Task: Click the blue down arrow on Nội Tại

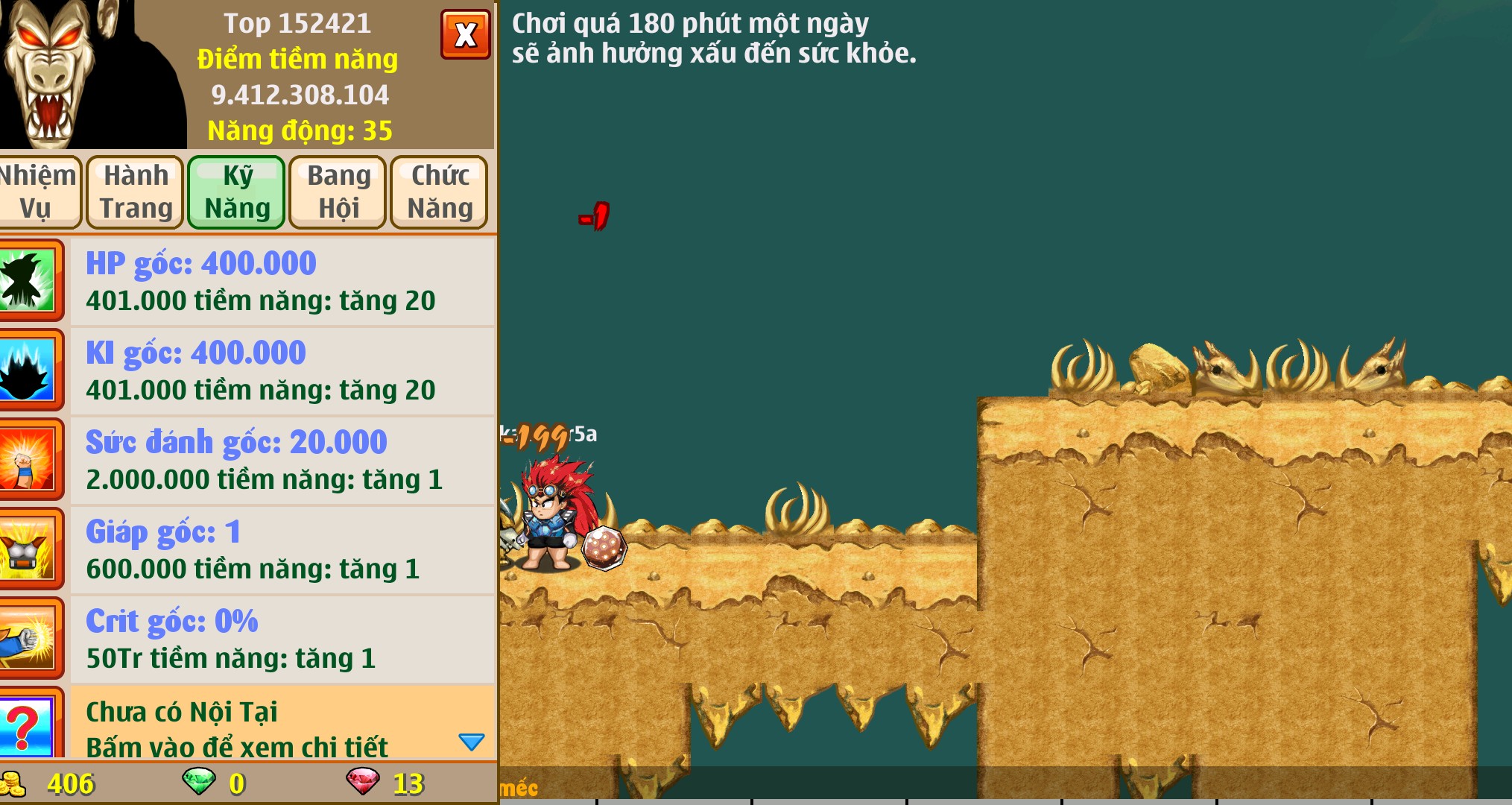Action: (x=471, y=742)
